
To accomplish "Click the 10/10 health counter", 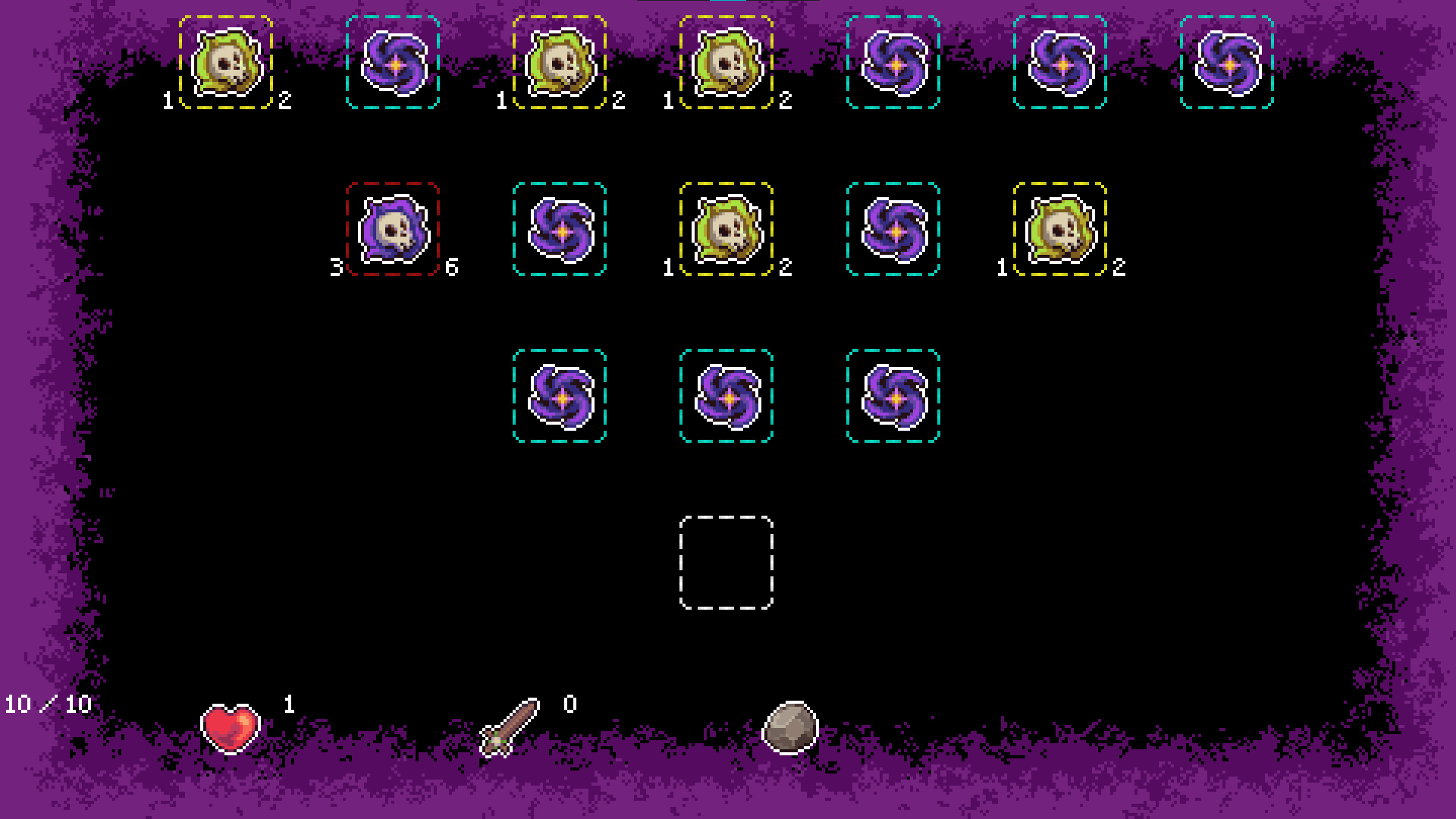I will coord(48,703).
